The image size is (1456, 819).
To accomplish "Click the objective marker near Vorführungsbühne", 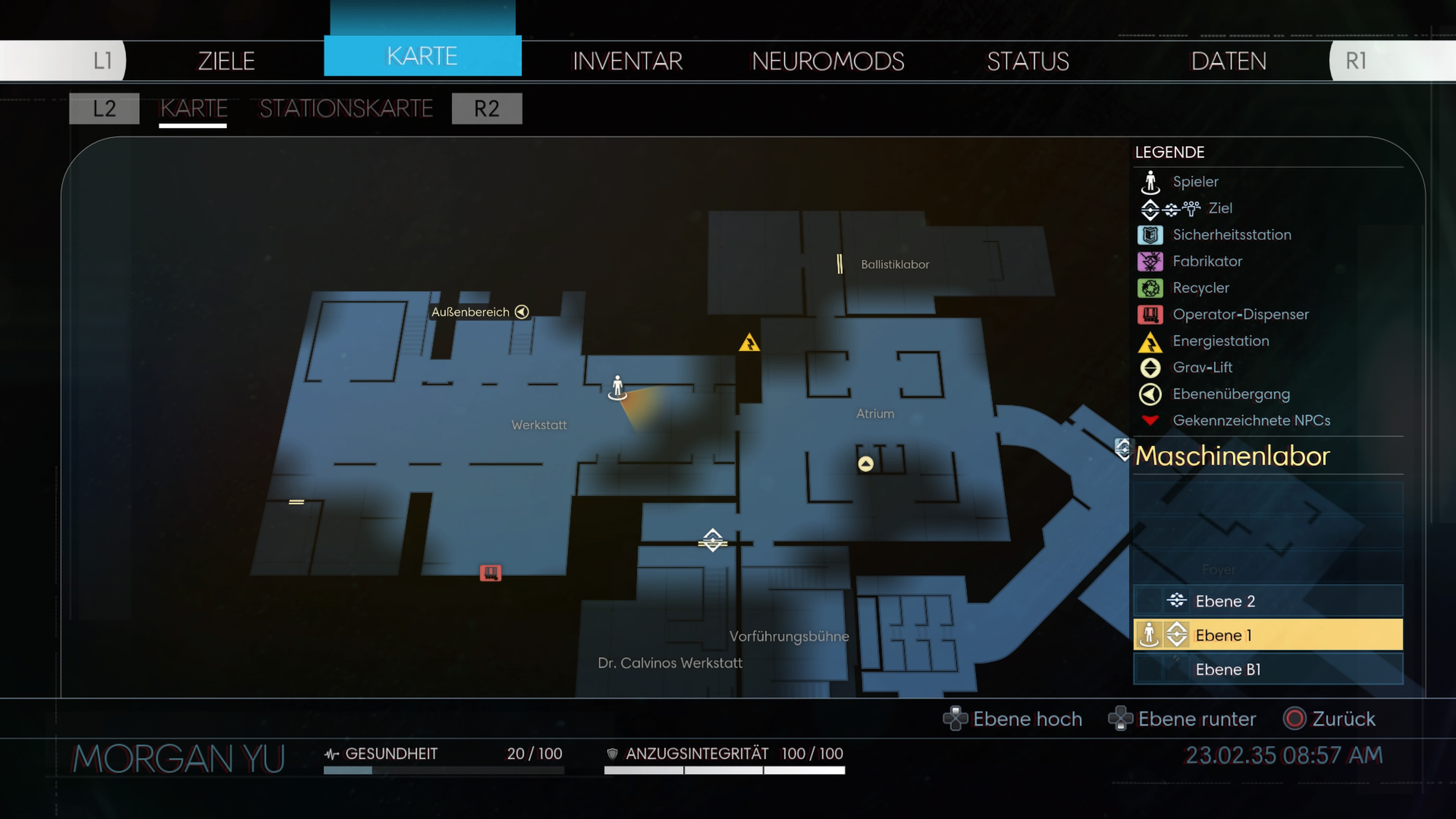I will pyautogui.click(x=713, y=540).
